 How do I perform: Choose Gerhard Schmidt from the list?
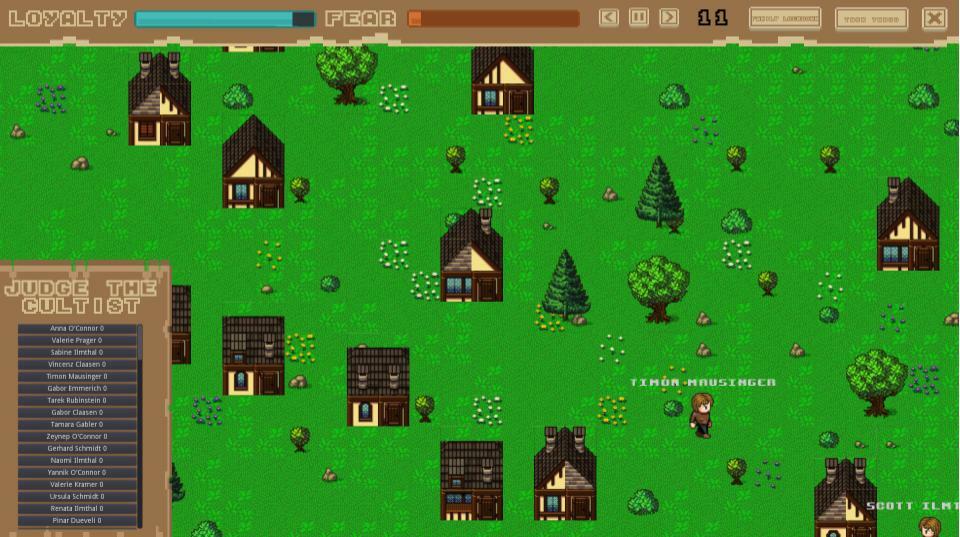(78, 449)
